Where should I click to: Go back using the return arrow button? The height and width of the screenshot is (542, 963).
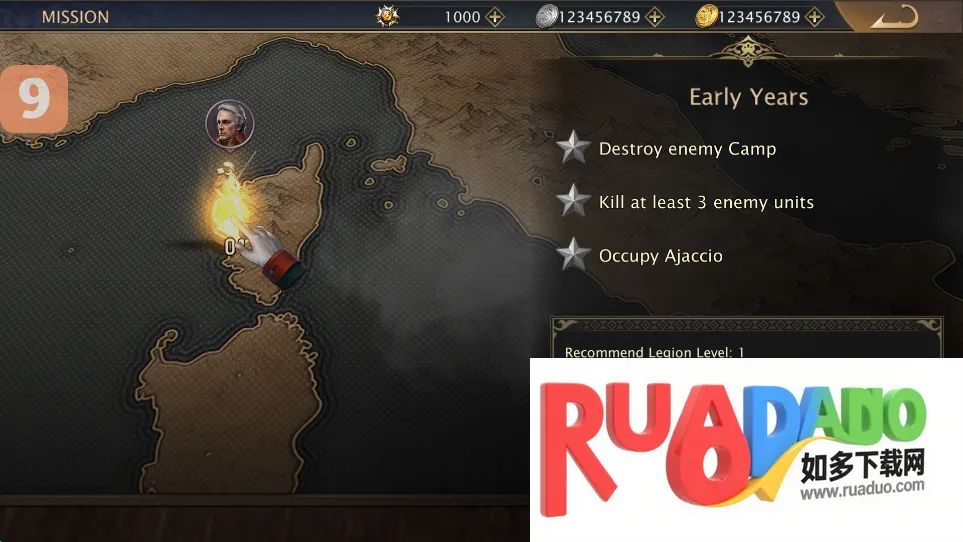893,17
